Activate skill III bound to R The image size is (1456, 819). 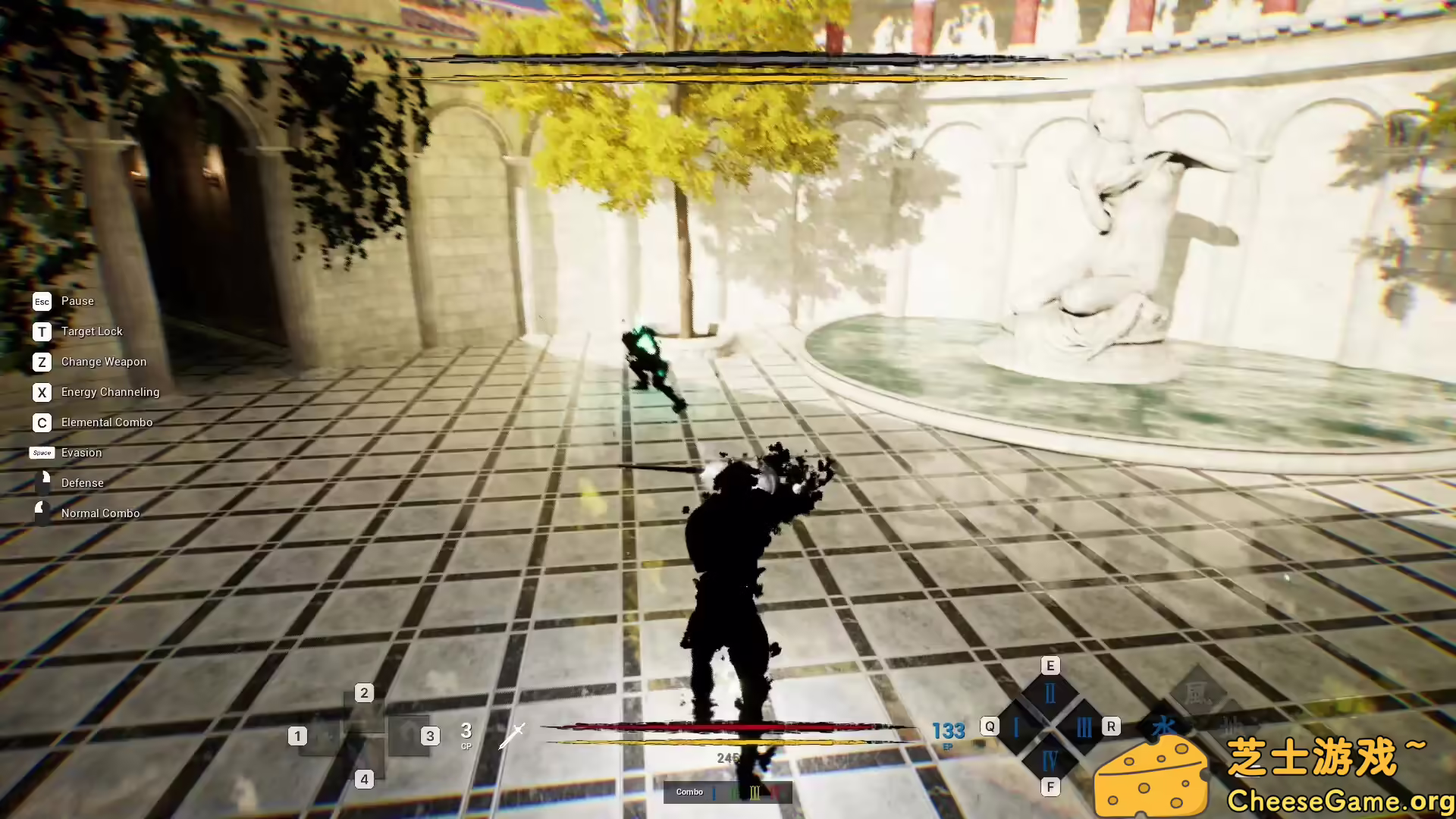1084,726
